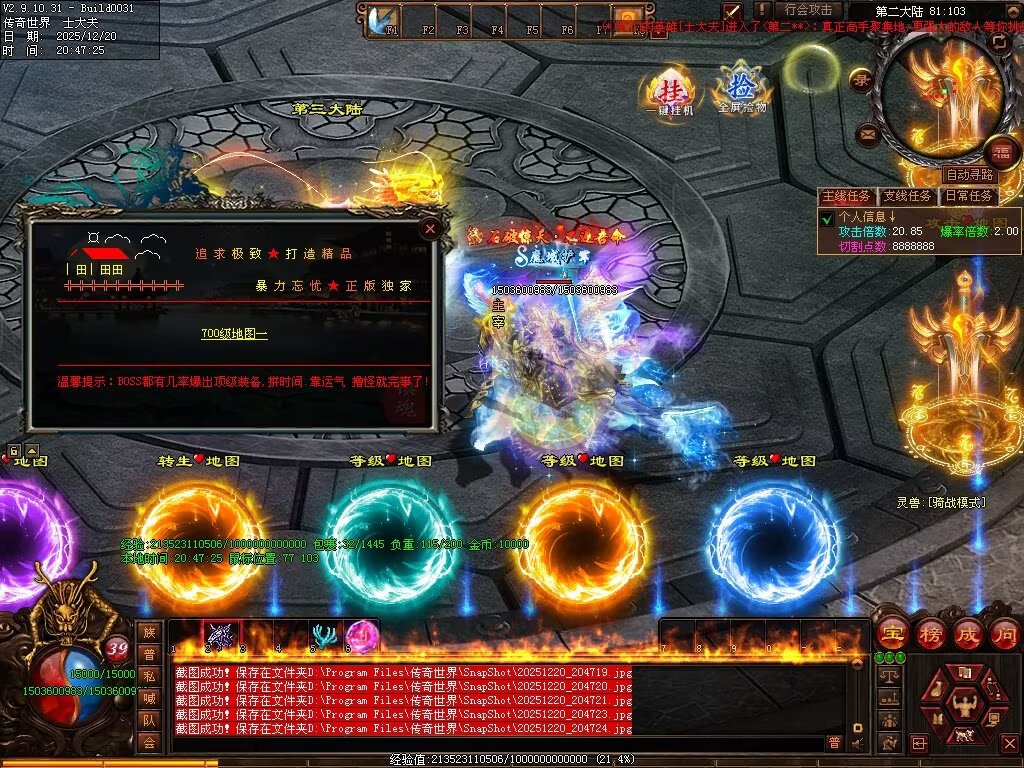The image size is (1024, 768).
Task: Use the cyan antler skill slot
Action: coord(324,637)
